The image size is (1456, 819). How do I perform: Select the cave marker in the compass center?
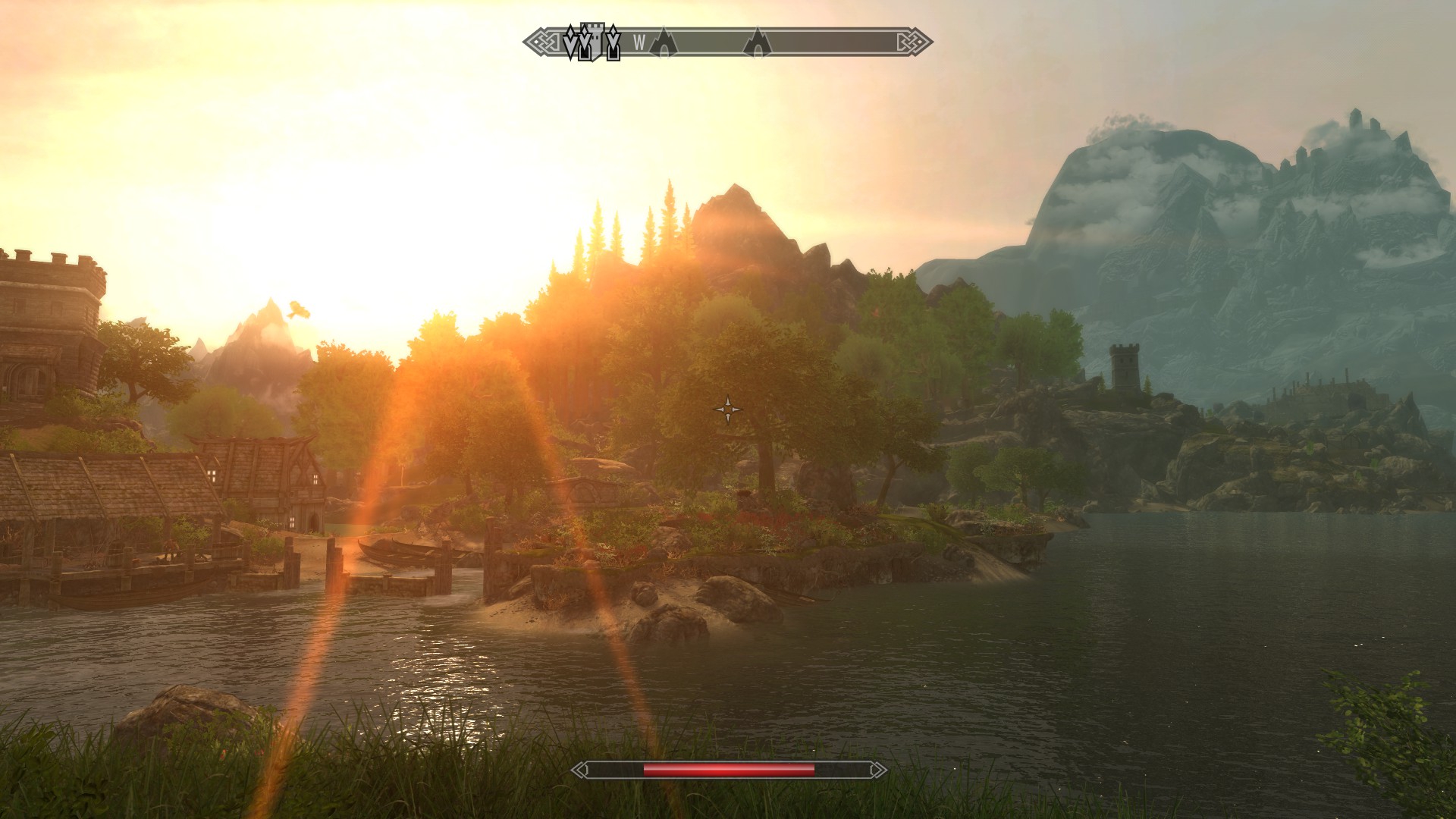[756, 43]
